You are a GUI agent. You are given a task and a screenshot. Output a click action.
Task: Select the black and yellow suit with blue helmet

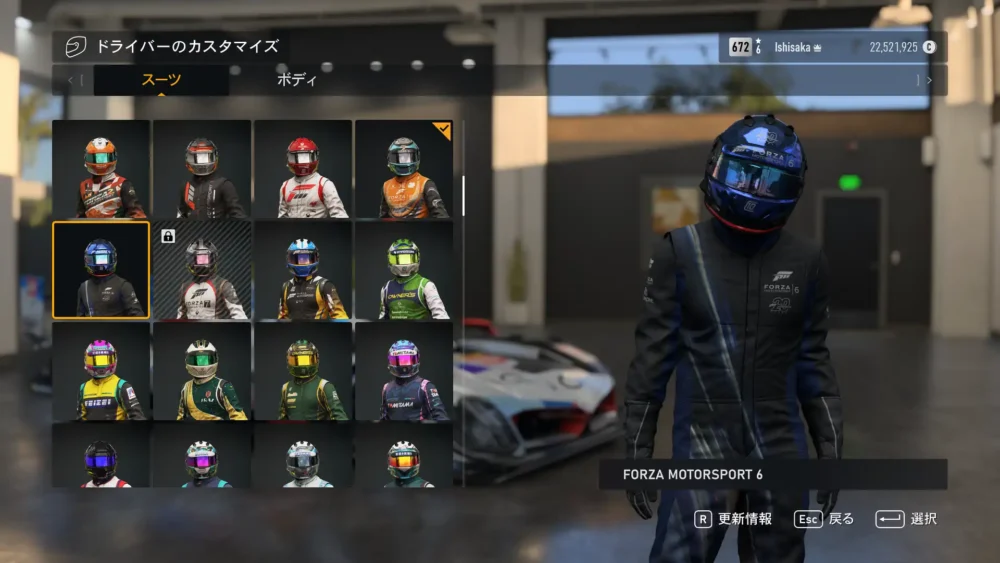[x=303, y=270]
